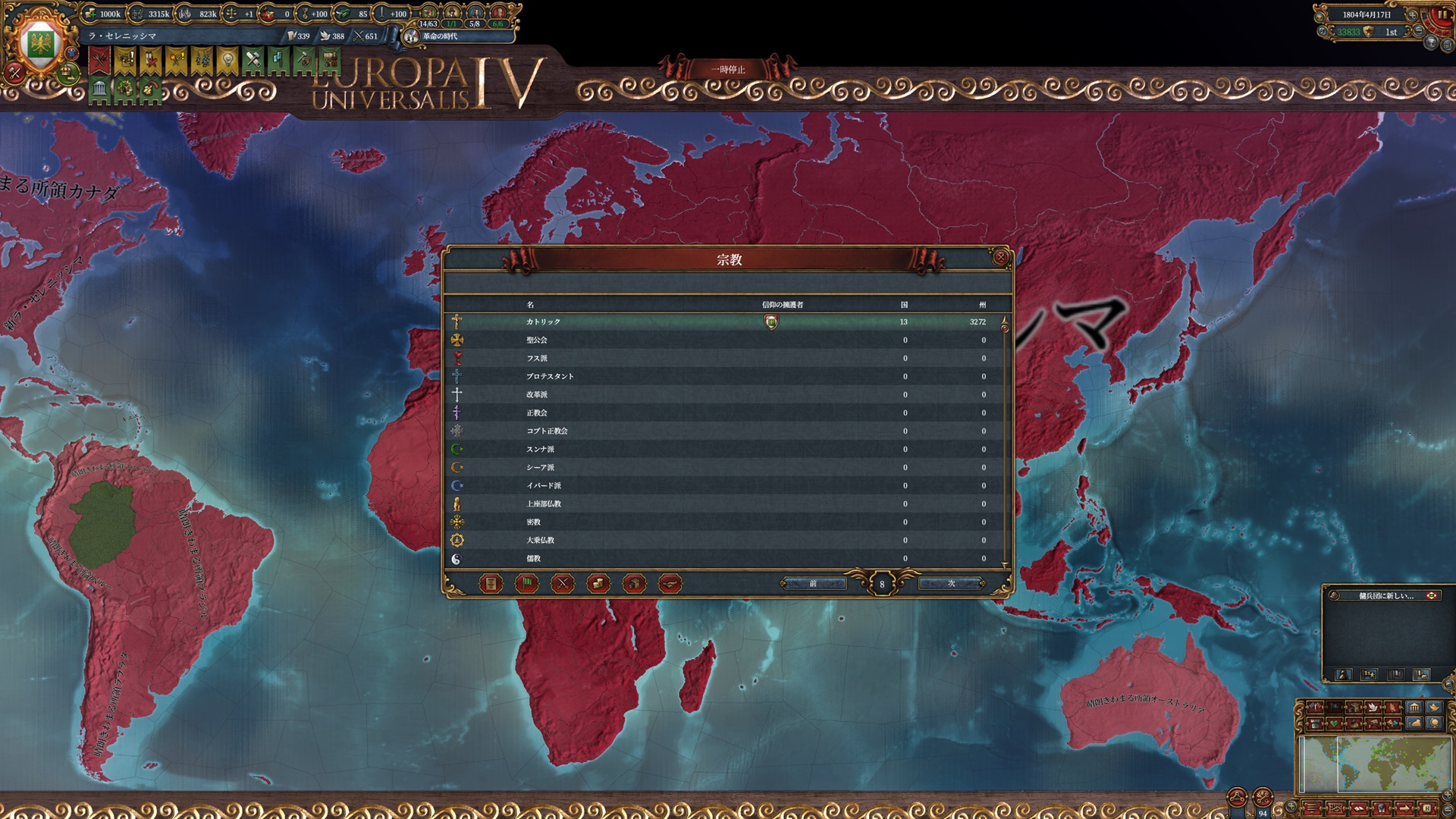Close the religion ledger window

(x=1000, y=258)
